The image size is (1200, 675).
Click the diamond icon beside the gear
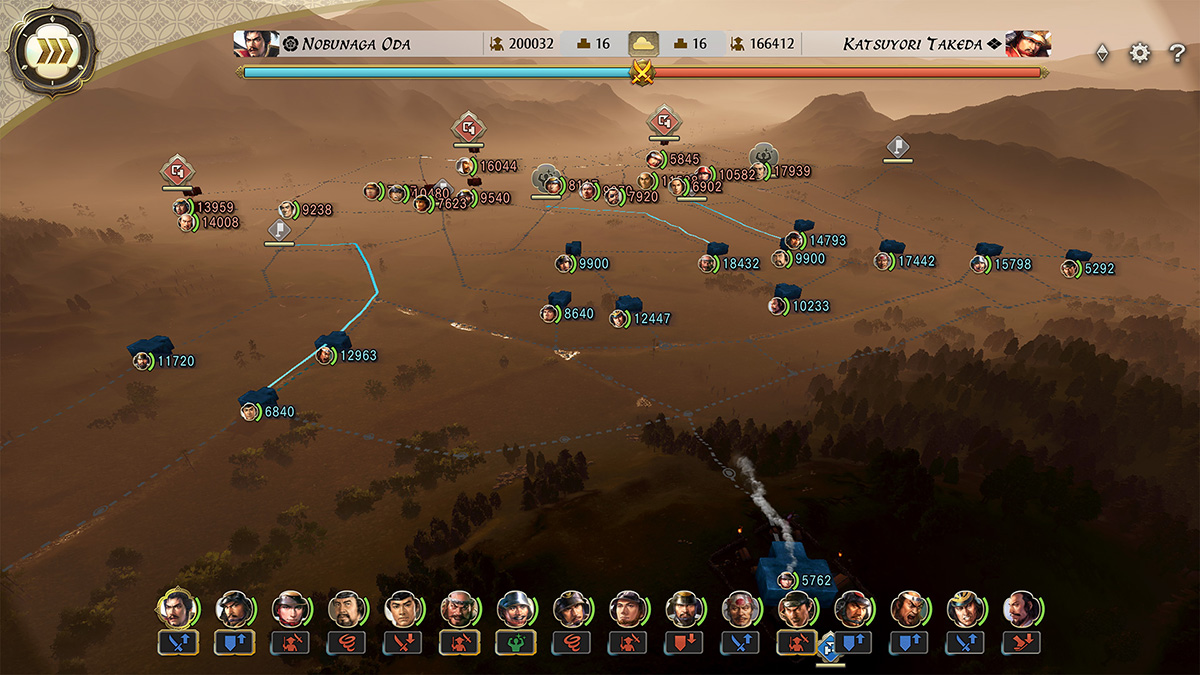point(1102,54)
